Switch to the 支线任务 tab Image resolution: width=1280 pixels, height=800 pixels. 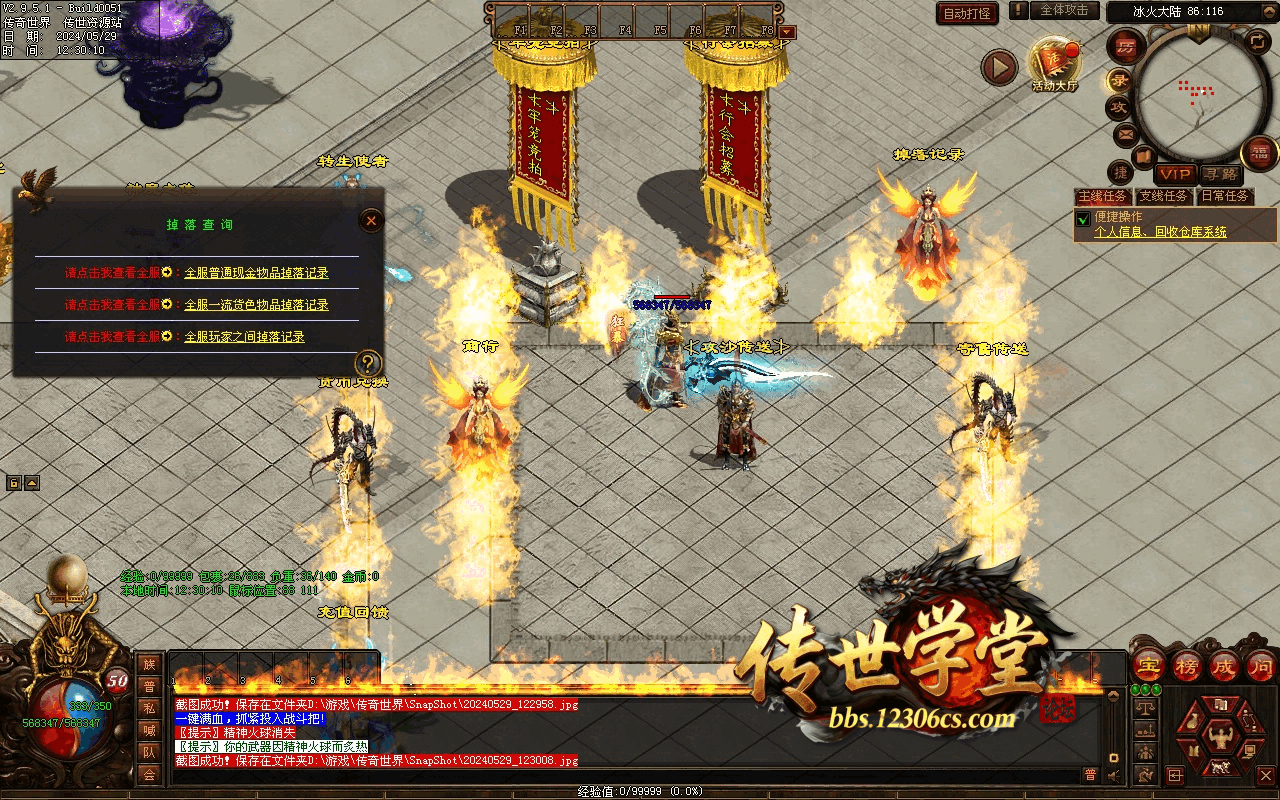point(1164,196)
